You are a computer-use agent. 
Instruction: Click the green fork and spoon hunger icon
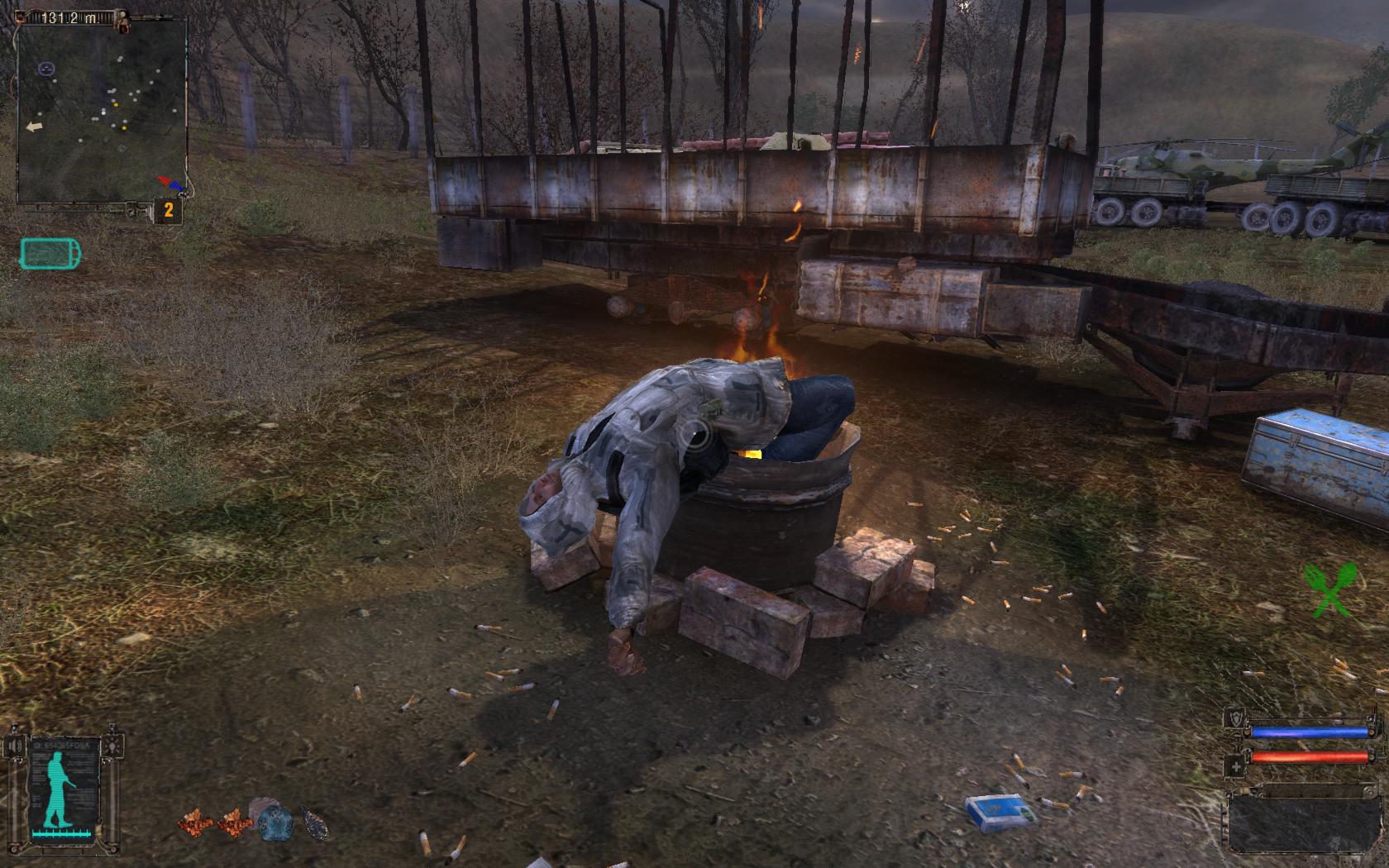(x=1329, y=589)
